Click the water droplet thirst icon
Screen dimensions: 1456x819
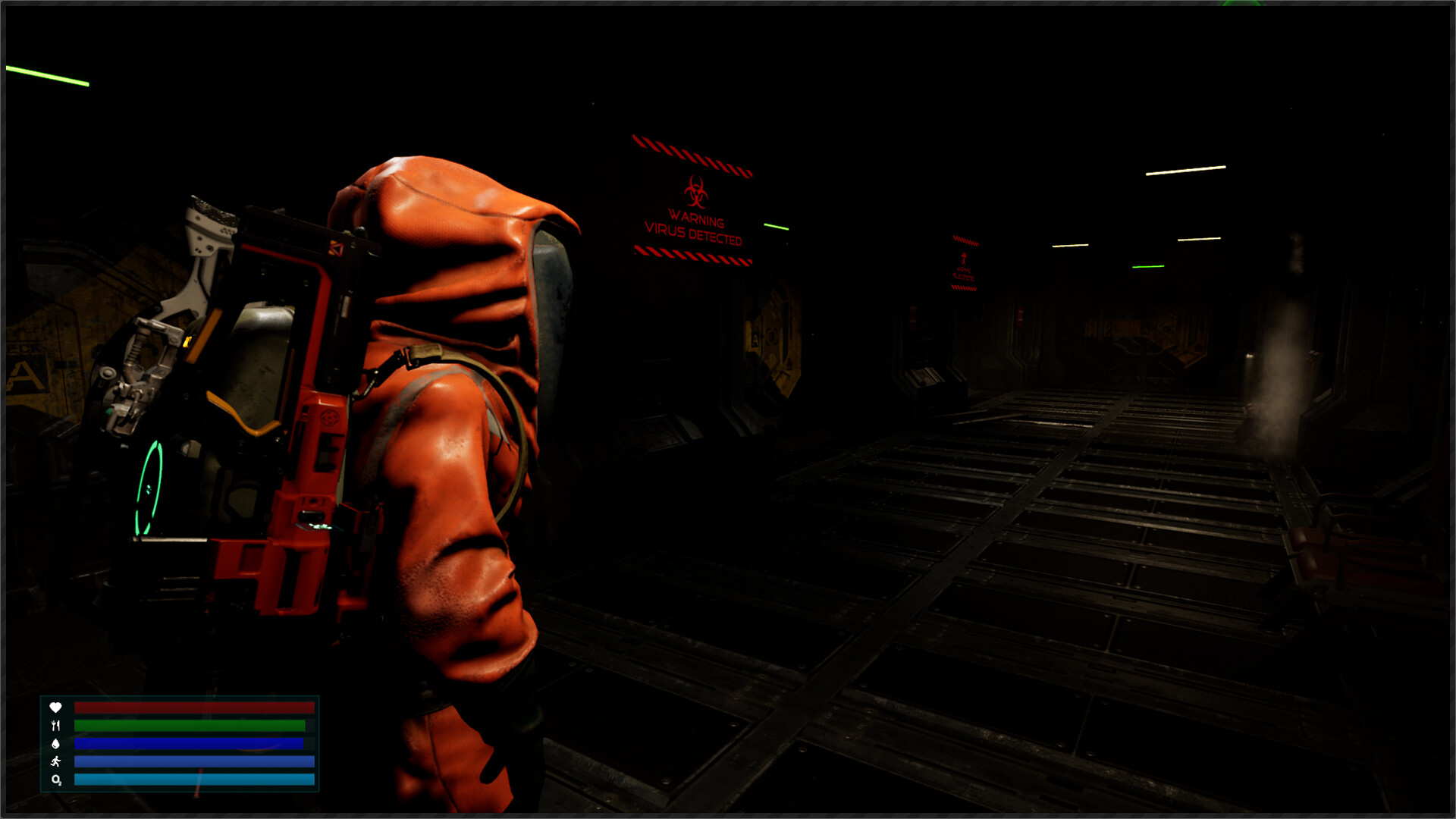tap(56, 744)
